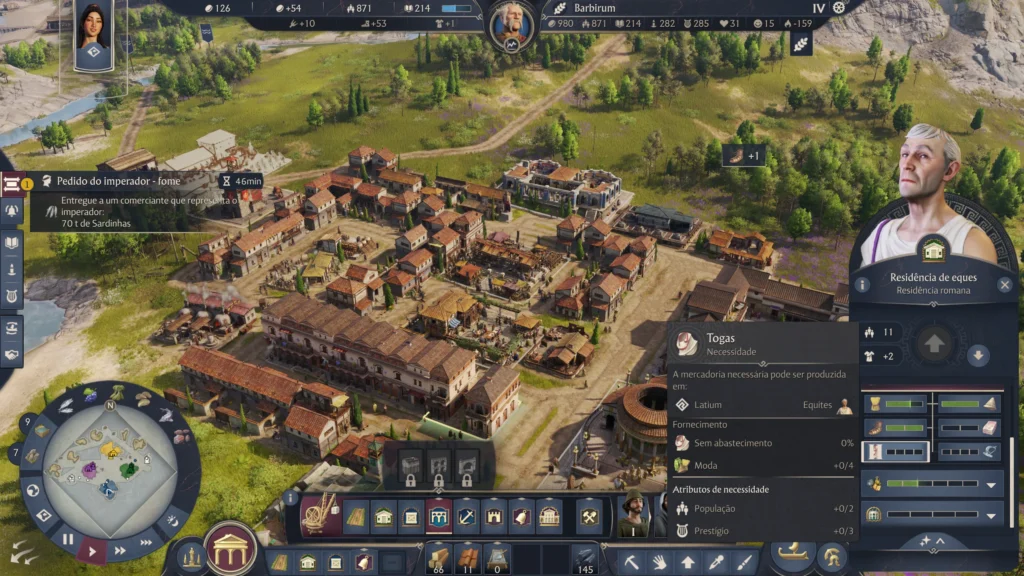This screenshot has width=1024, height=576.
Task: Expand the second need category dropdown
Action: click(991, 515)
